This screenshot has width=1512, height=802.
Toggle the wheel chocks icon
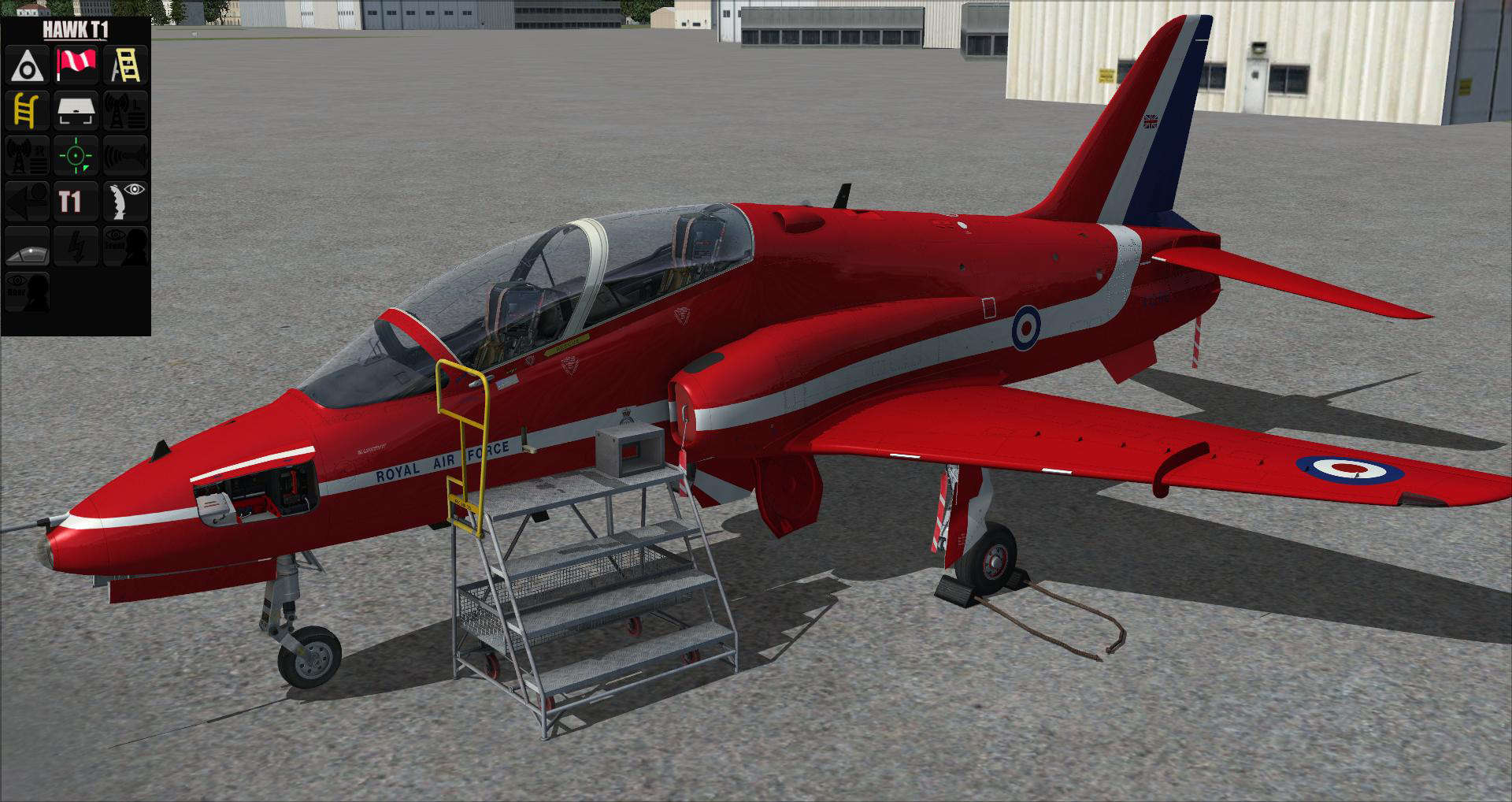coord(28,65)
